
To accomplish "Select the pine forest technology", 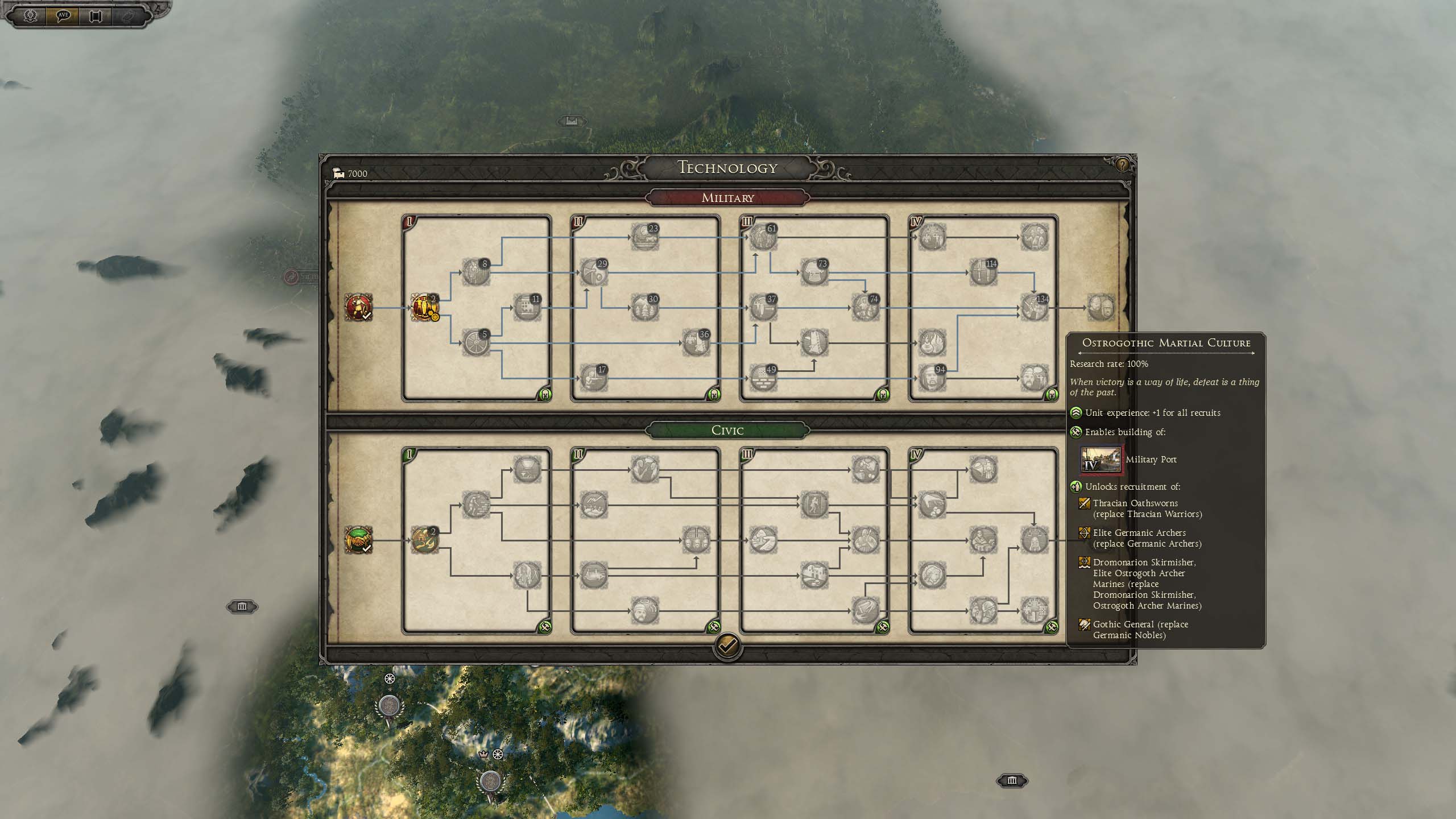I will (x=644, y=308).
